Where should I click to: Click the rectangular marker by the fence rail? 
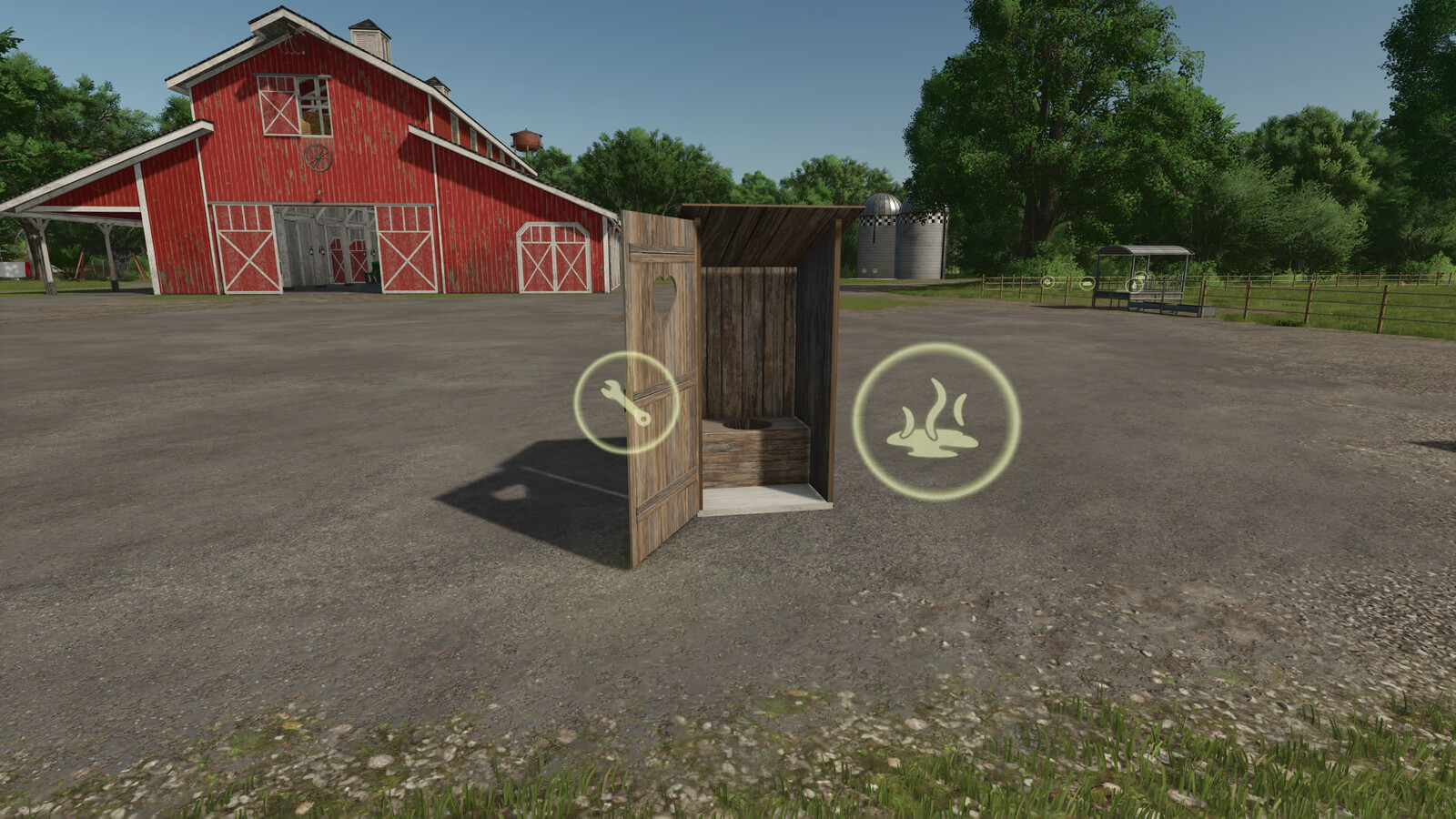pyautogui.click(x=1088, y=284)
